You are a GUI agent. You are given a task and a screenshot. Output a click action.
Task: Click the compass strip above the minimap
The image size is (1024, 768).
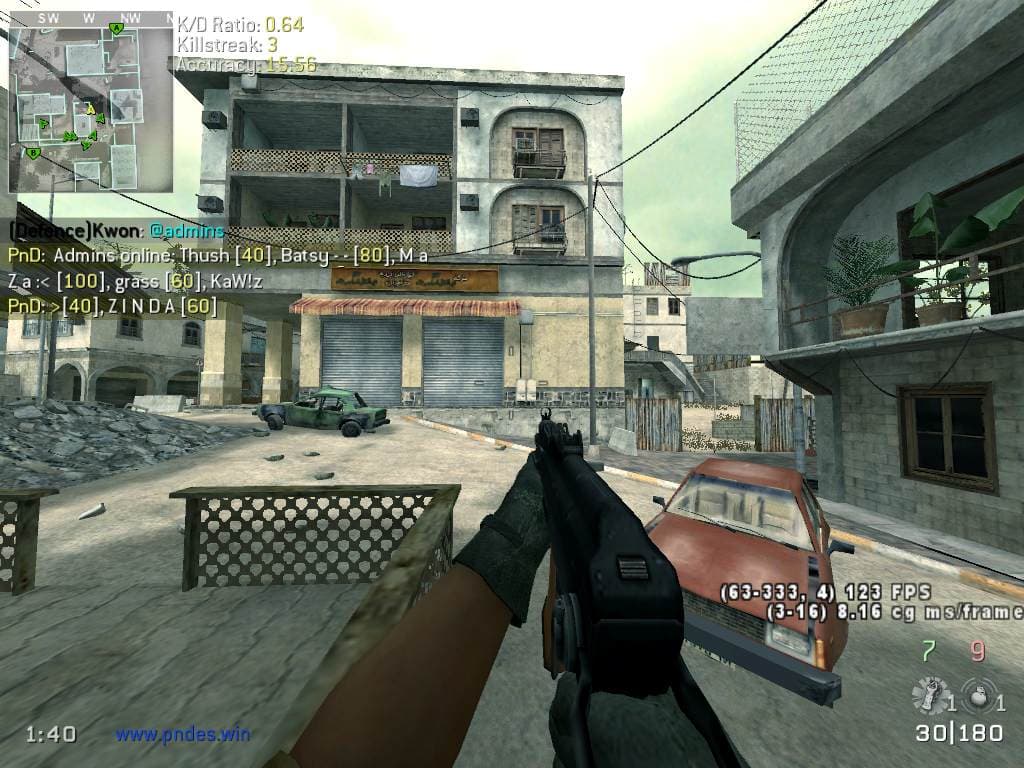pos(90,17)
